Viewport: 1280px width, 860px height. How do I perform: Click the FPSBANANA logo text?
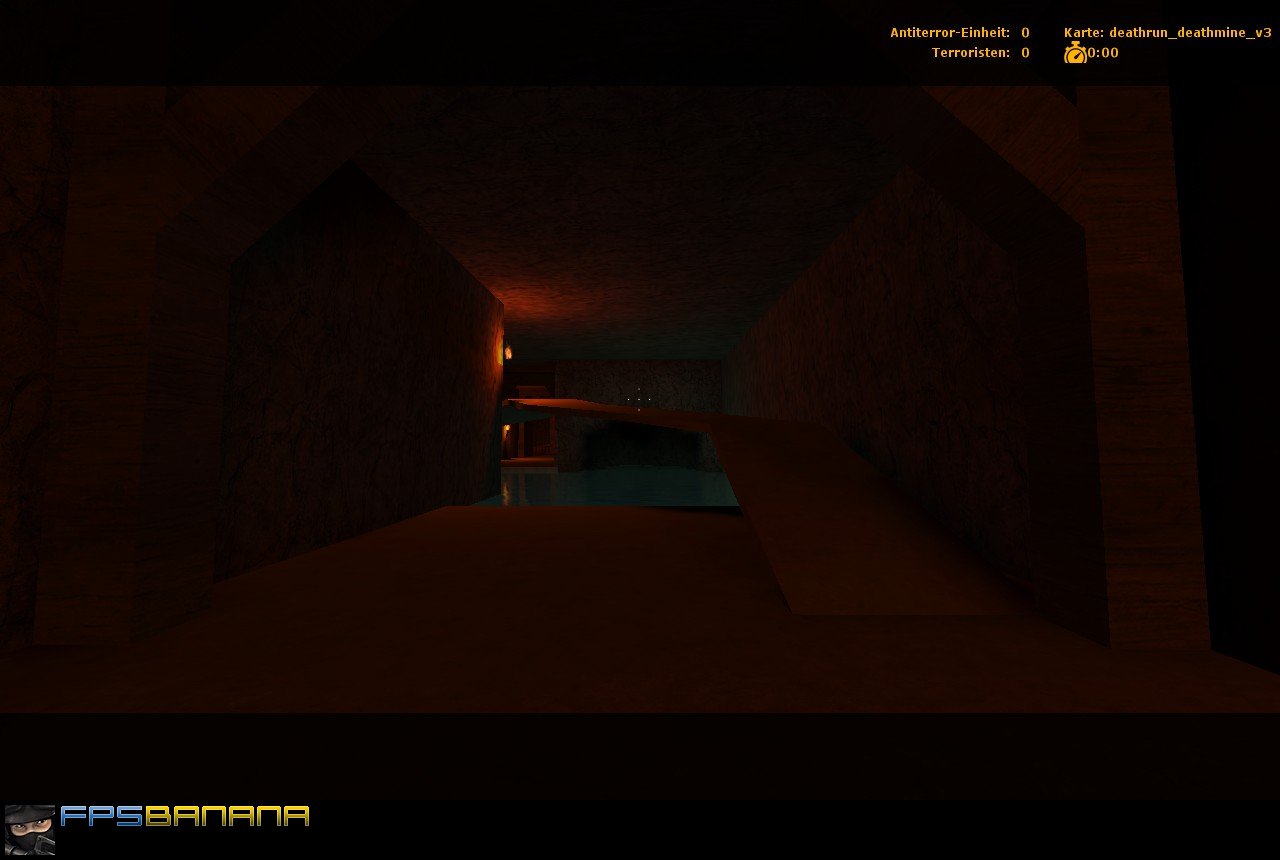[182, 816]
